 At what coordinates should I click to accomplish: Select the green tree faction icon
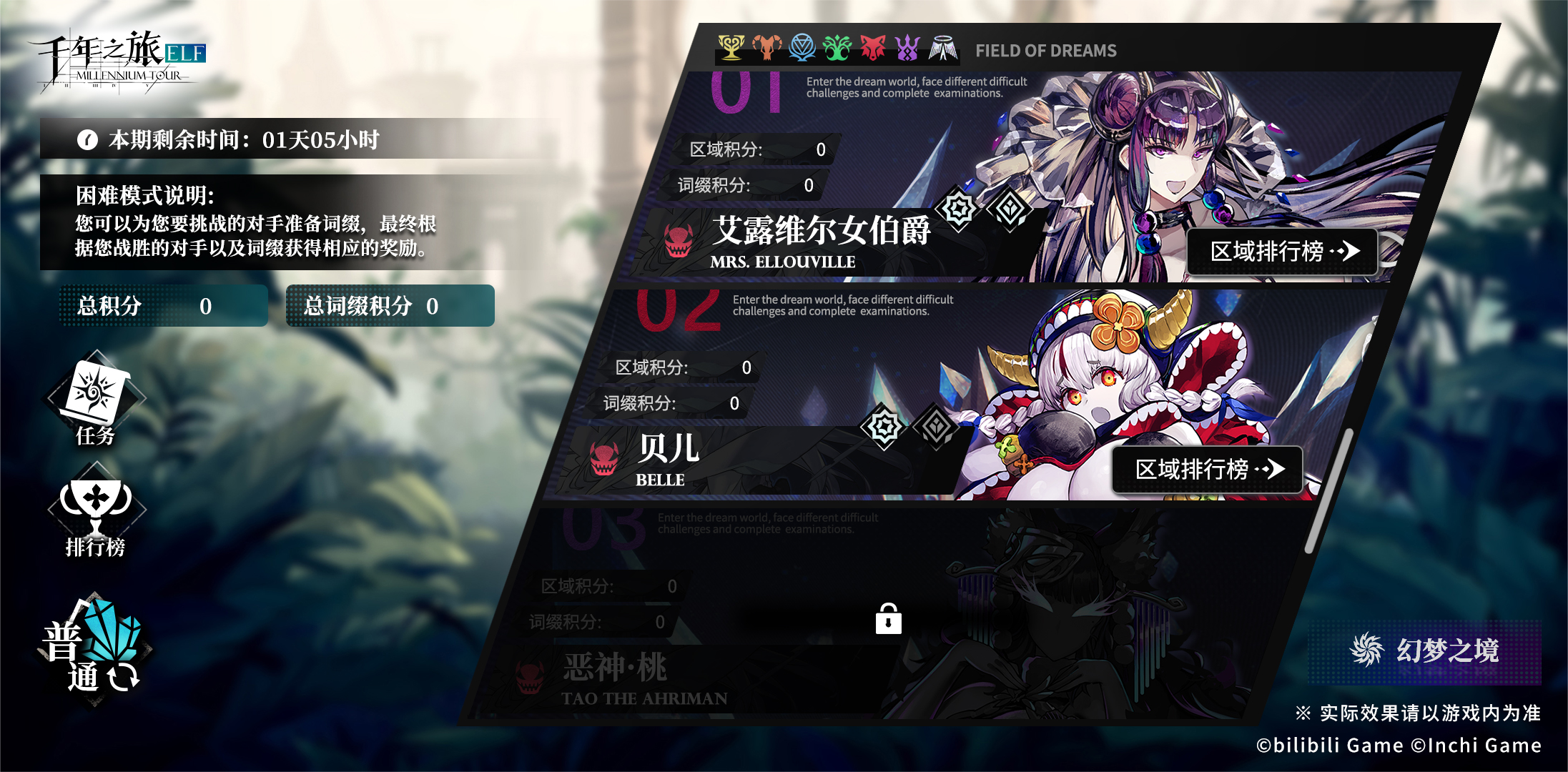click(x=837, y=49)
